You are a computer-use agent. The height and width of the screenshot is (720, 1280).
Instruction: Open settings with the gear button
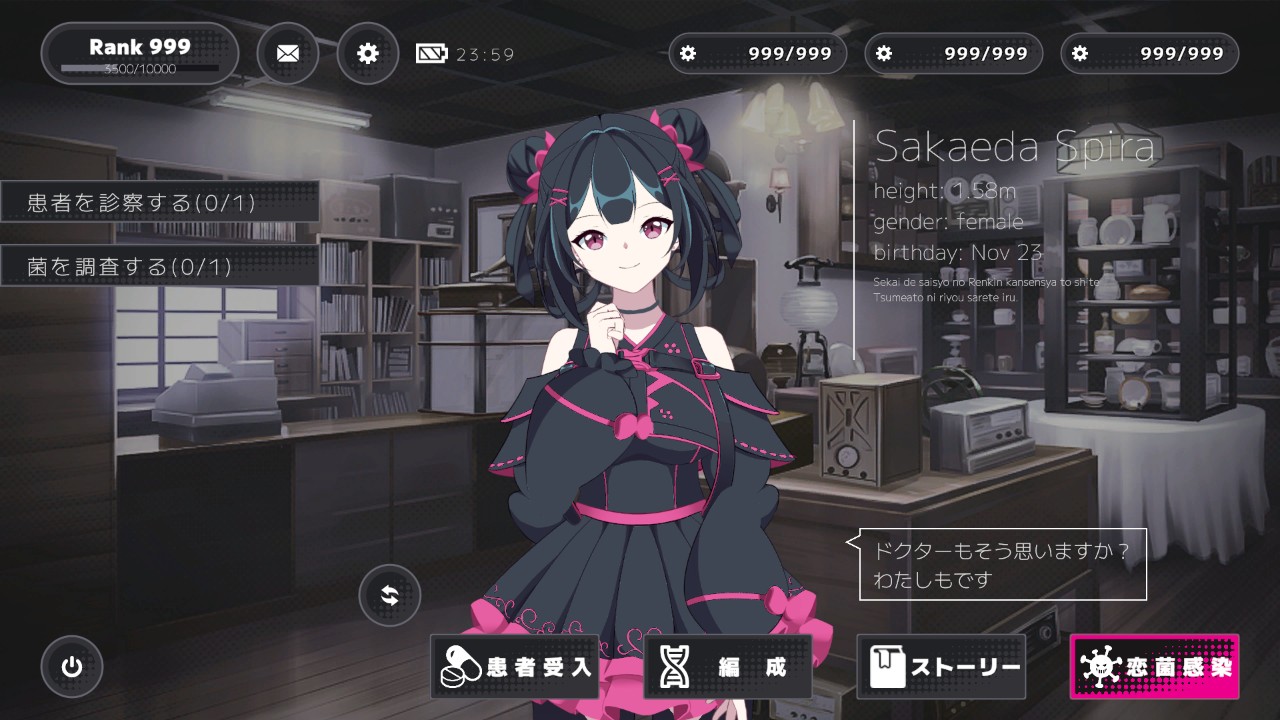(x=368, y=53)
